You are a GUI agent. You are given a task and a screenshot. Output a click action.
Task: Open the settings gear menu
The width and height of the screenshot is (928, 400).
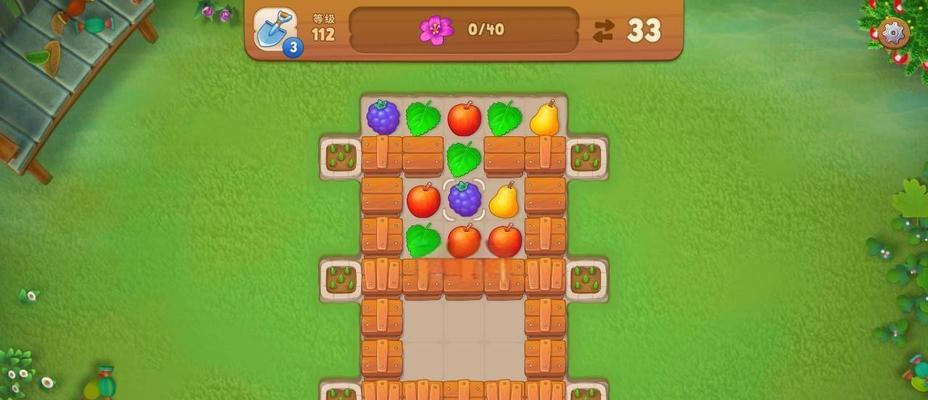pos(893,33)
